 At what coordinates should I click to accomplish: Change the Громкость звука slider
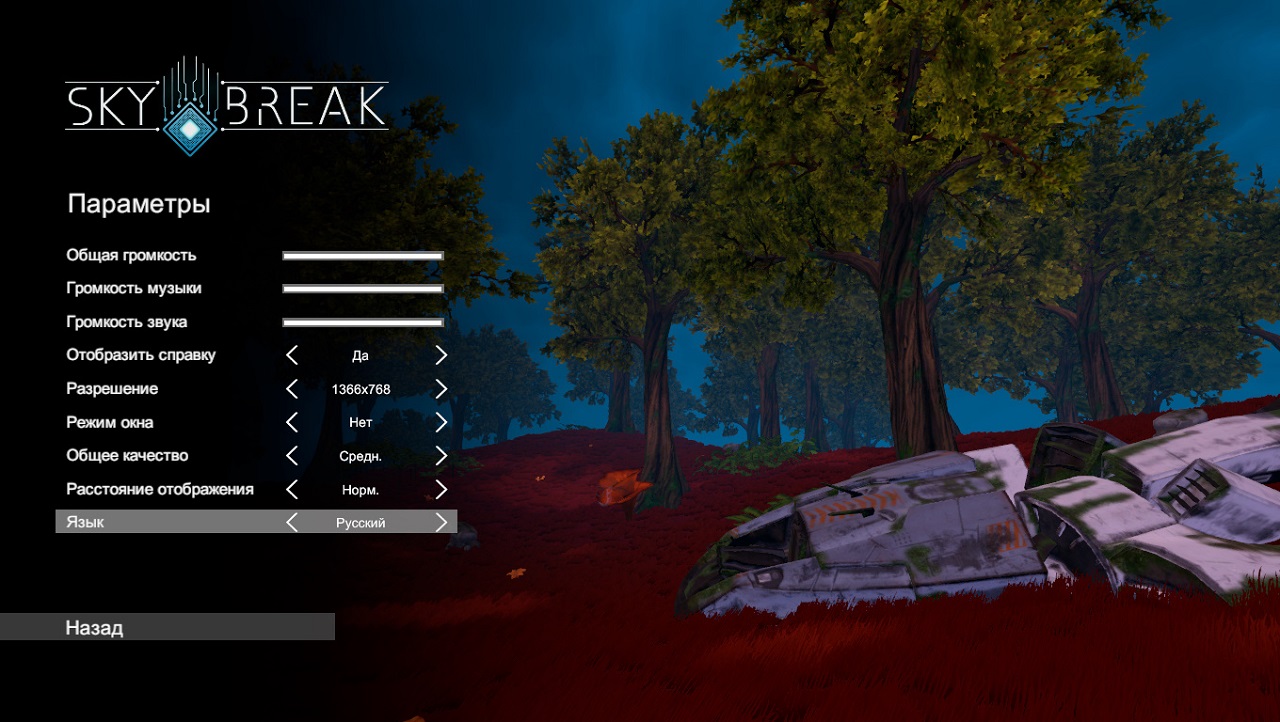[x=363, y=322]
